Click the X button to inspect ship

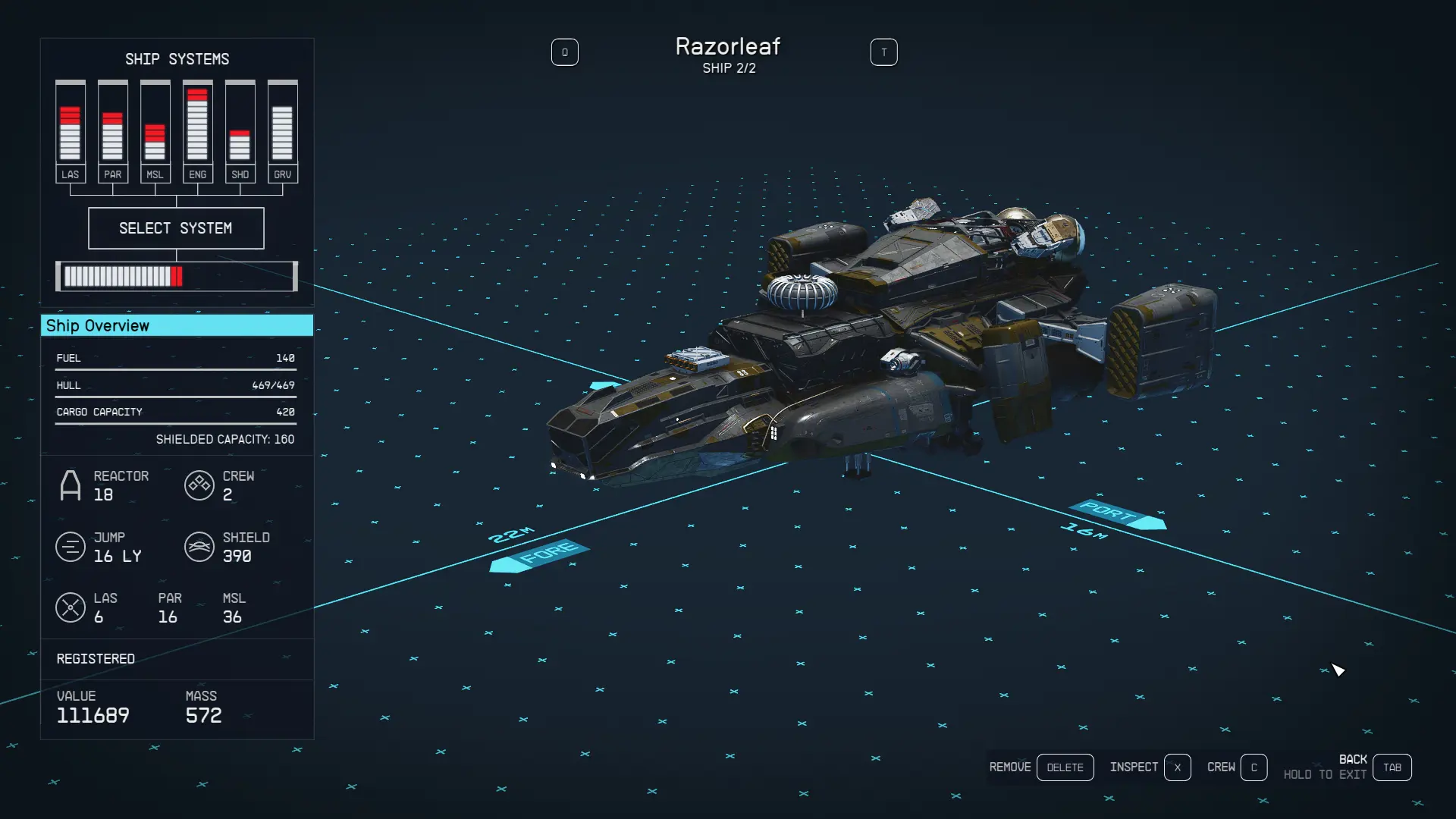(1178, 767)
